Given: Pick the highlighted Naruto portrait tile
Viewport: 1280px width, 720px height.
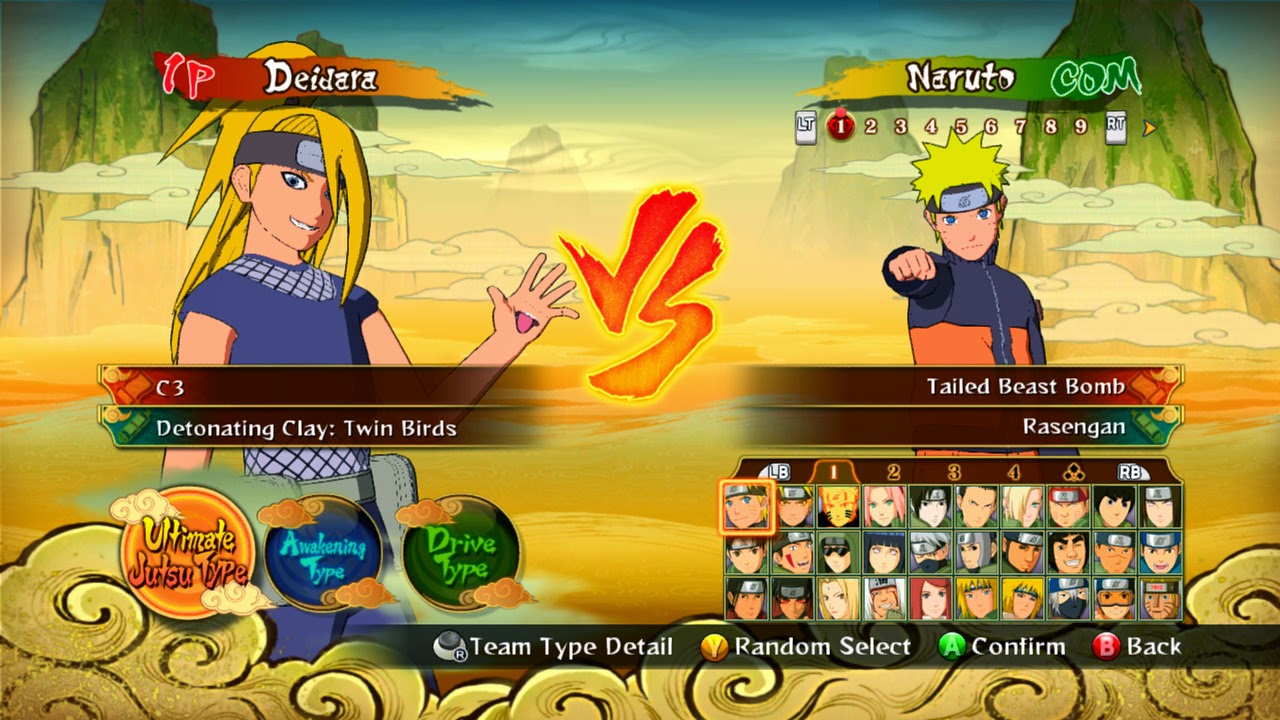Looking at the screenshot, I should pos(746,507).
